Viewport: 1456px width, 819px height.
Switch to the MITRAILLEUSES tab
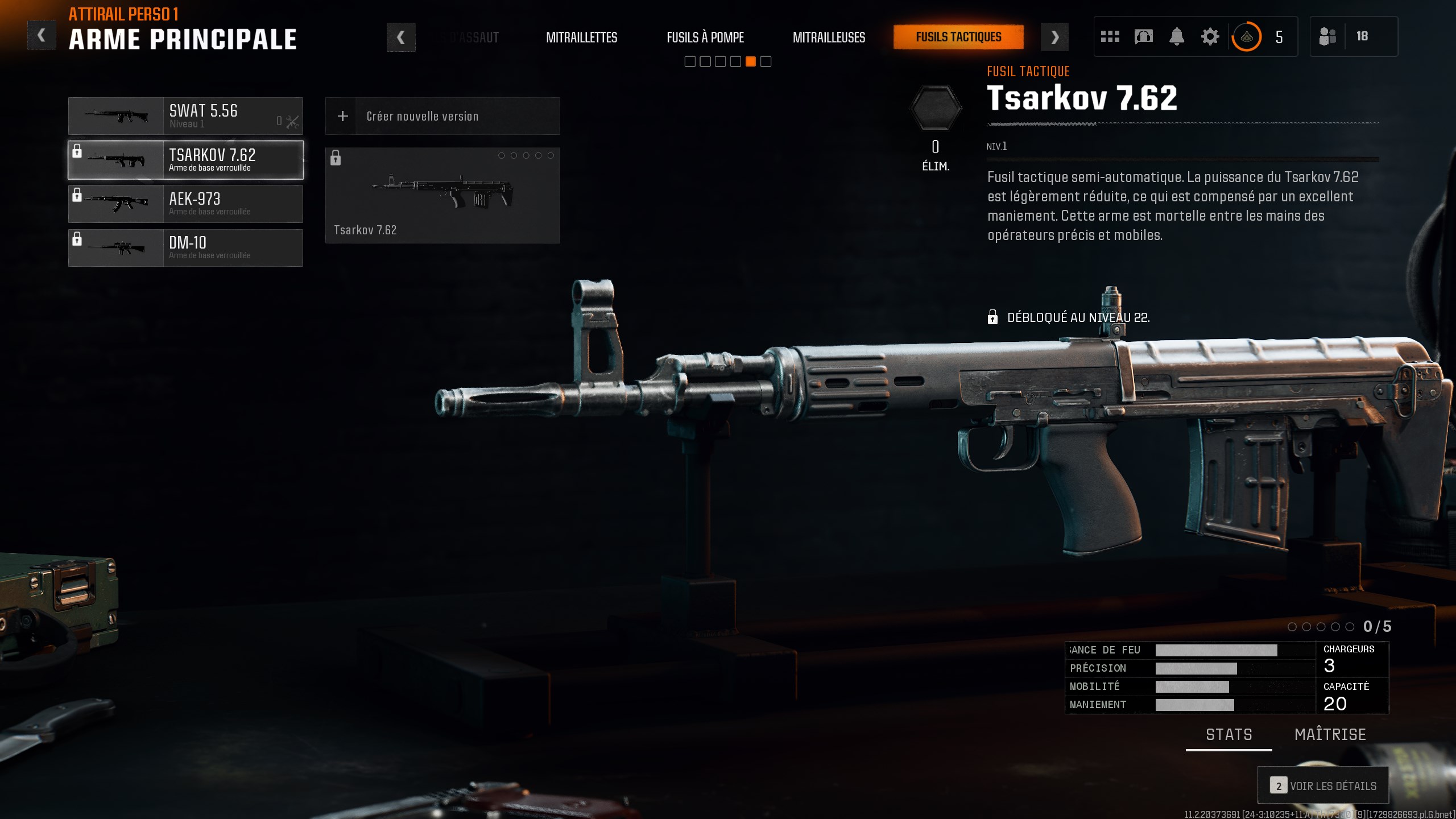tap(829, 38)
